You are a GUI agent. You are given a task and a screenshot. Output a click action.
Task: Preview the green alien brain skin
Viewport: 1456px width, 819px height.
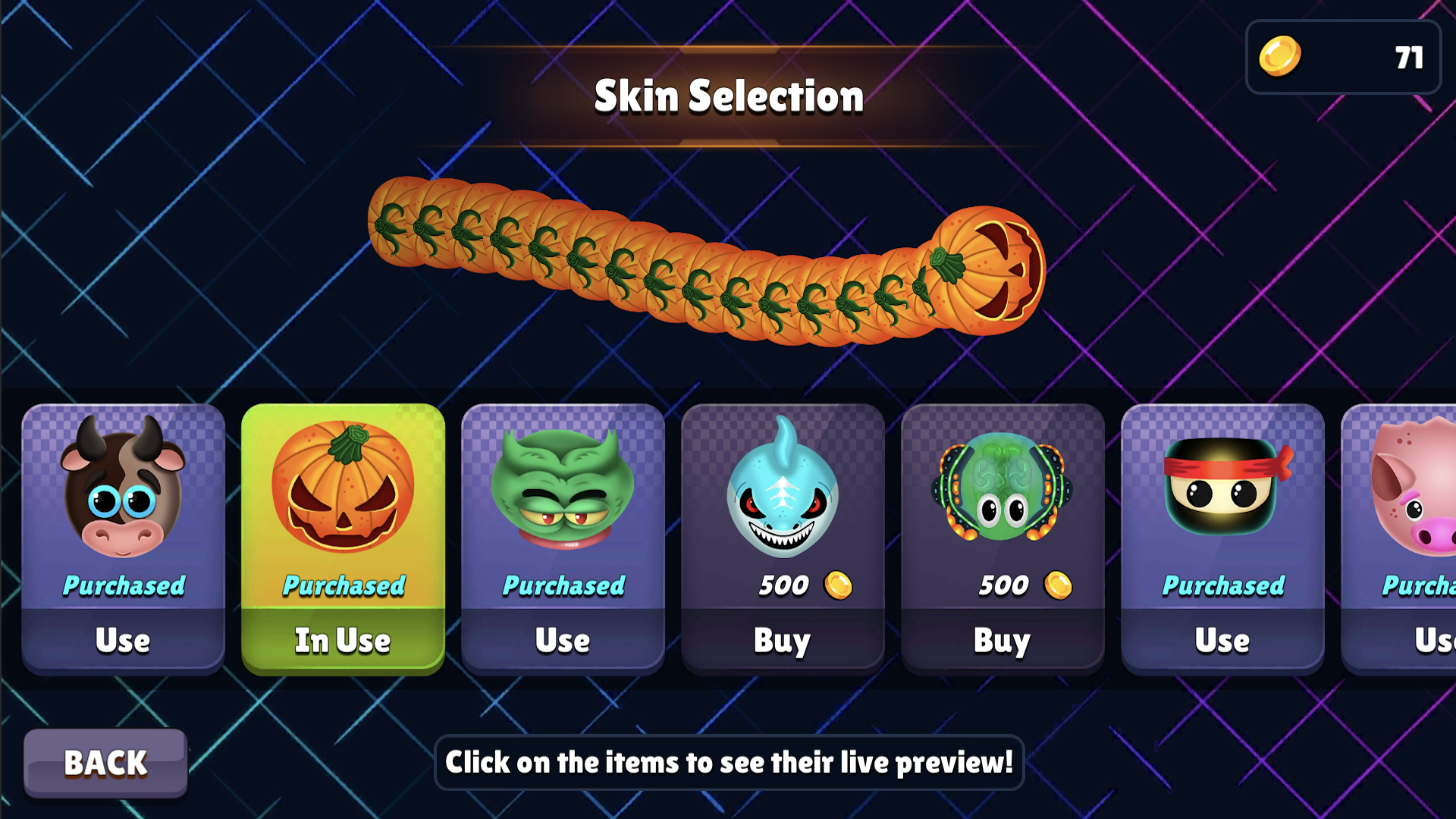1003,489
